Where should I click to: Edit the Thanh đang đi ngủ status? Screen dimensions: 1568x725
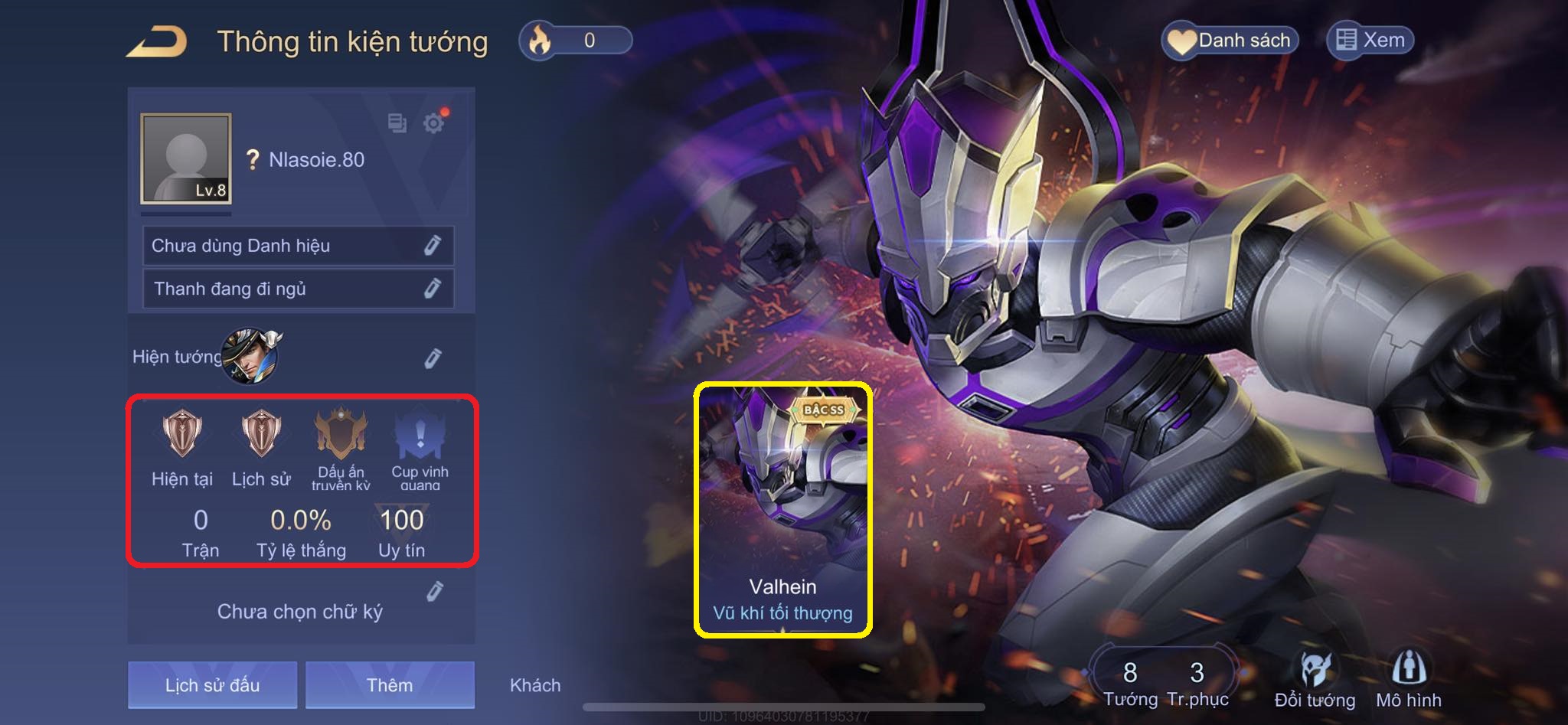click(432, 289)
